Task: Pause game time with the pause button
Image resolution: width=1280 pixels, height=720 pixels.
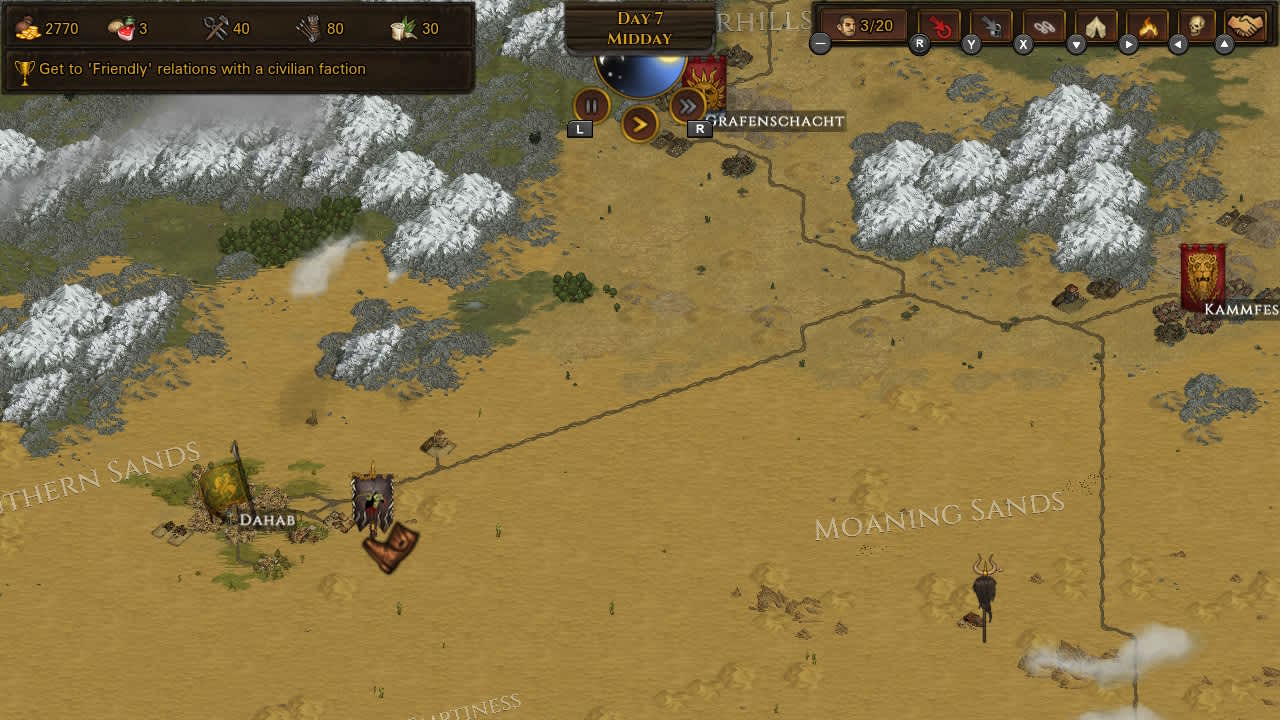Action: click(591, 104)
